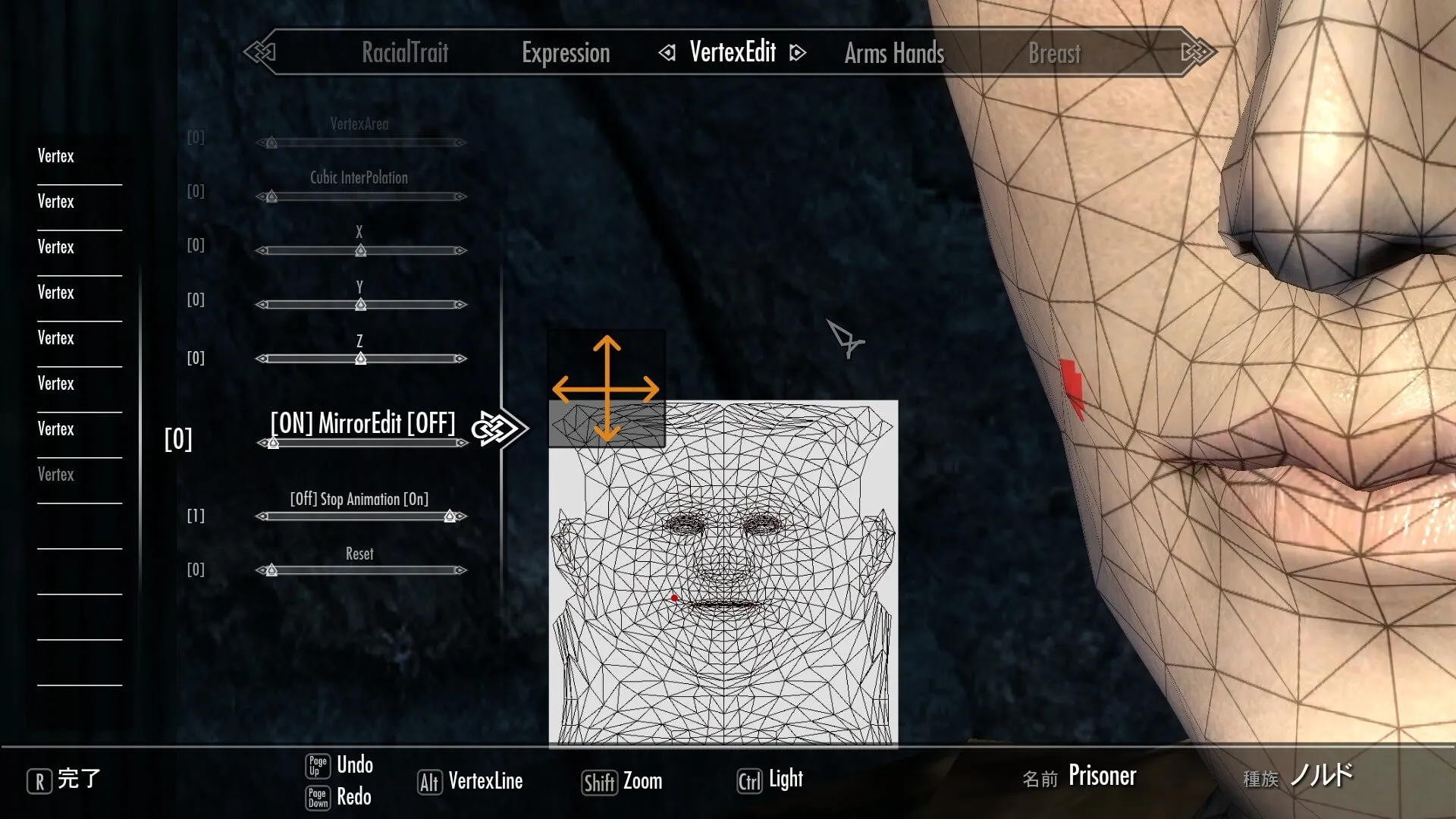Select the red vertex on the face wireframe map
Image resolution: width=1456 pixels, height=819 pixels.
674,598
